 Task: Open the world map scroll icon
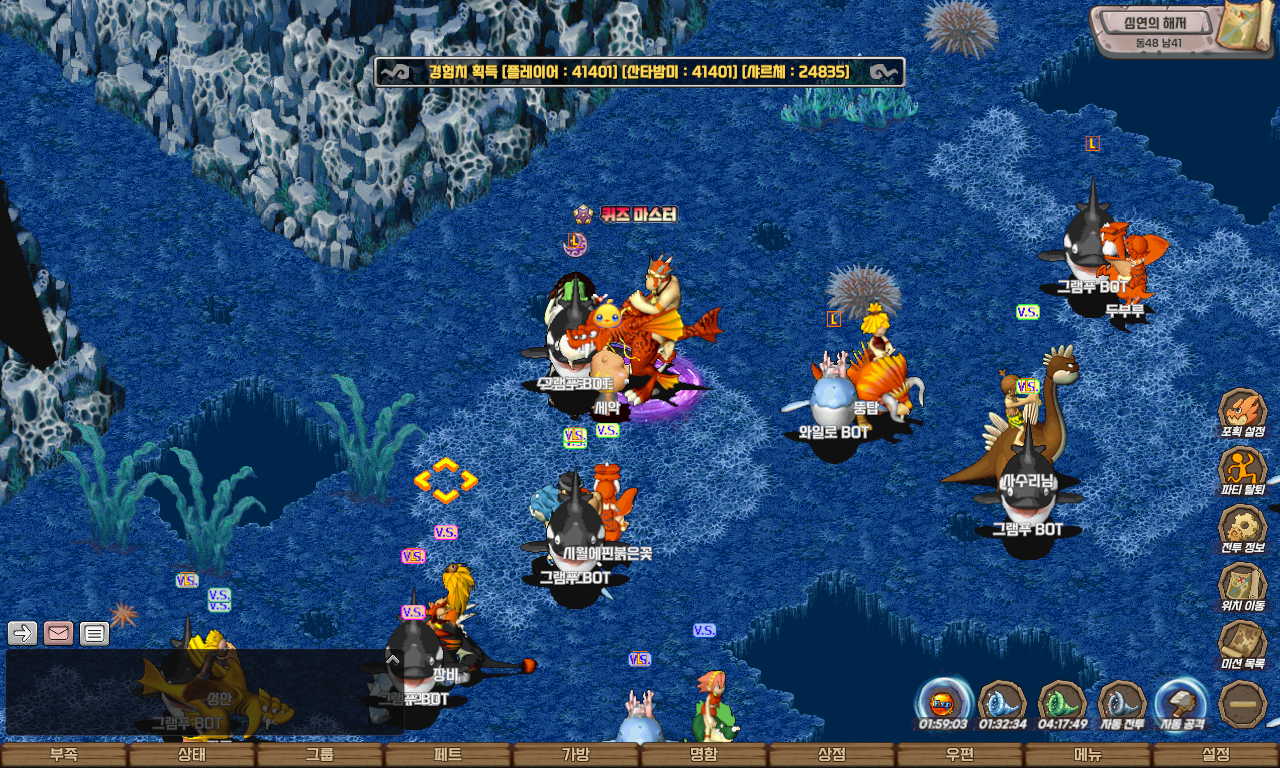click(1246, 28)
